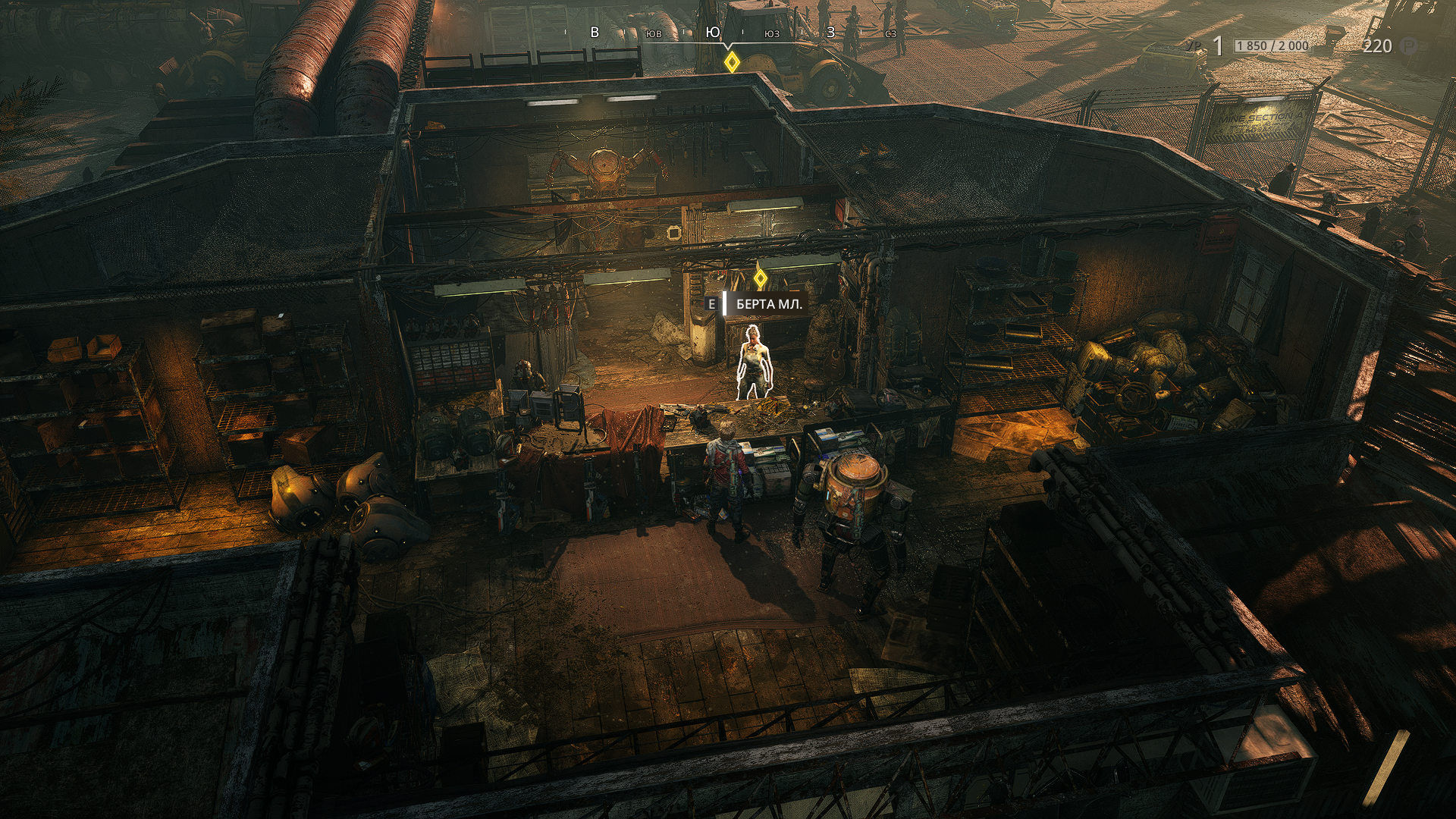Click the yellow quest marker on the compass
This screenshot has height=819, width=1456.
point(731,62)
